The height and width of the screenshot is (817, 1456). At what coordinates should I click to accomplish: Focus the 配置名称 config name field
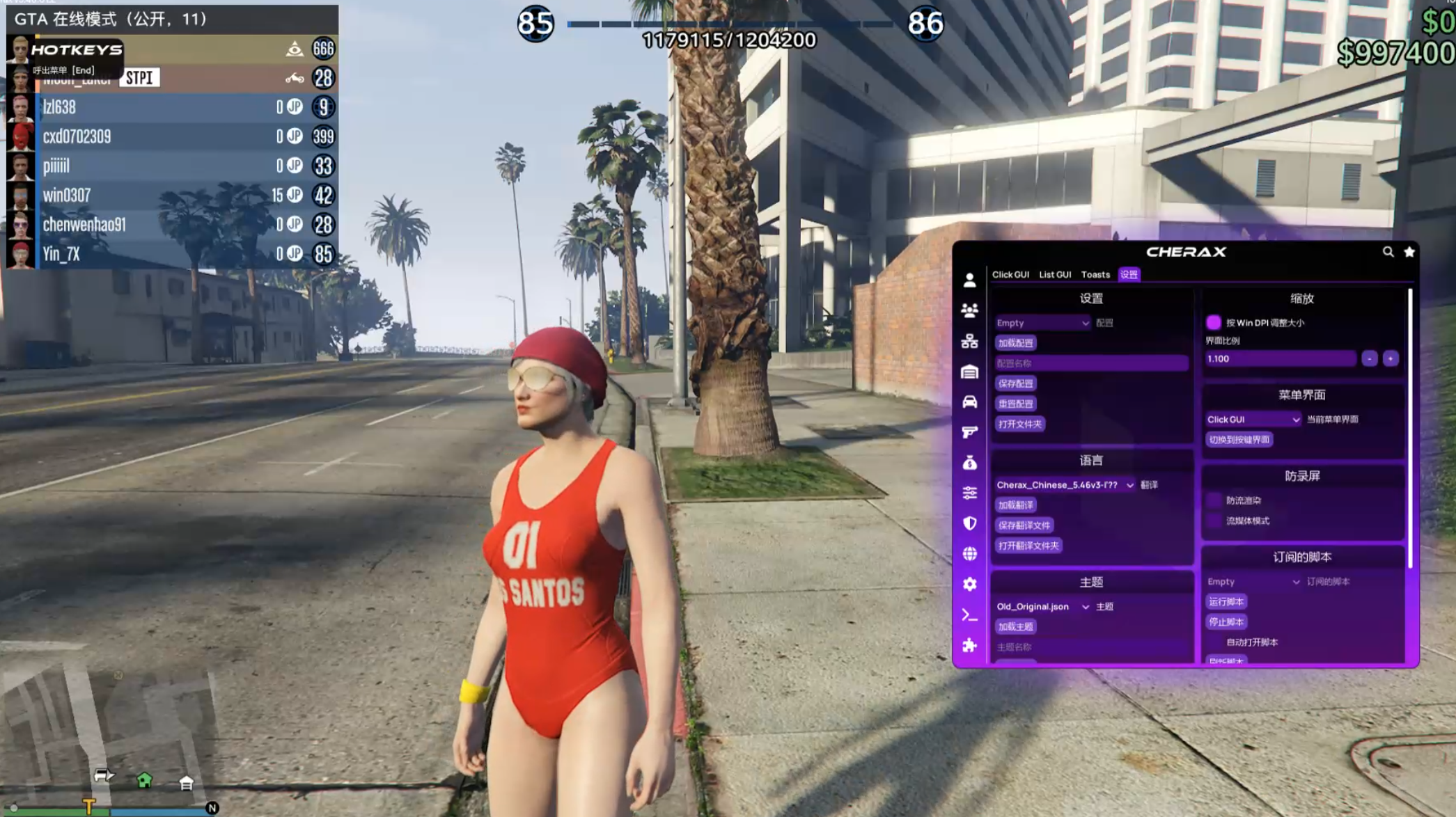(1090, 363)
